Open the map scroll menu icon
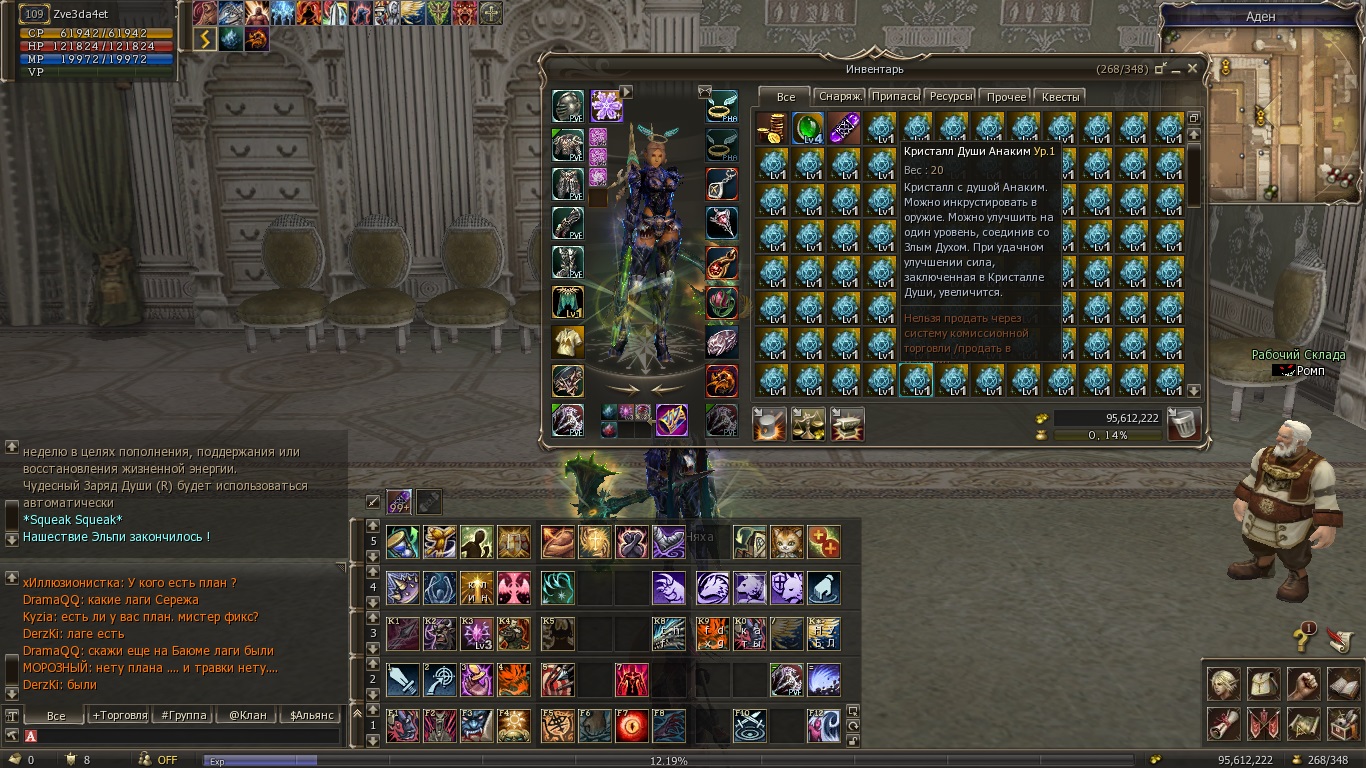1366x768 pixels. pyautogui.click(x=1303, y=722)
